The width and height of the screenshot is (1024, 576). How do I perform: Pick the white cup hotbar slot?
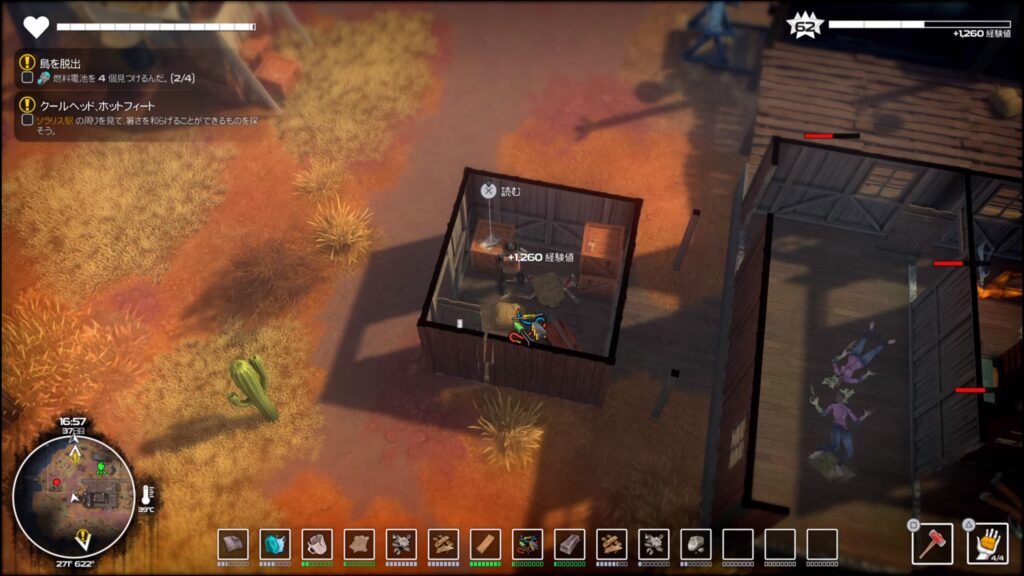[317, 544]
